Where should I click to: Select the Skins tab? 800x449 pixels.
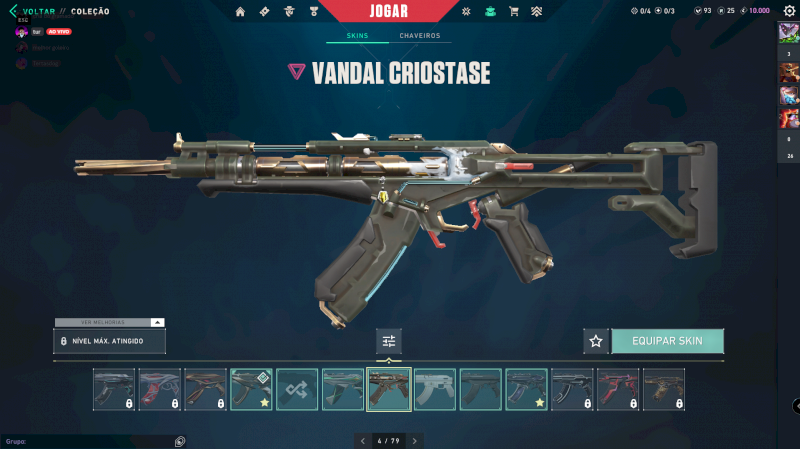coord(357,36)
